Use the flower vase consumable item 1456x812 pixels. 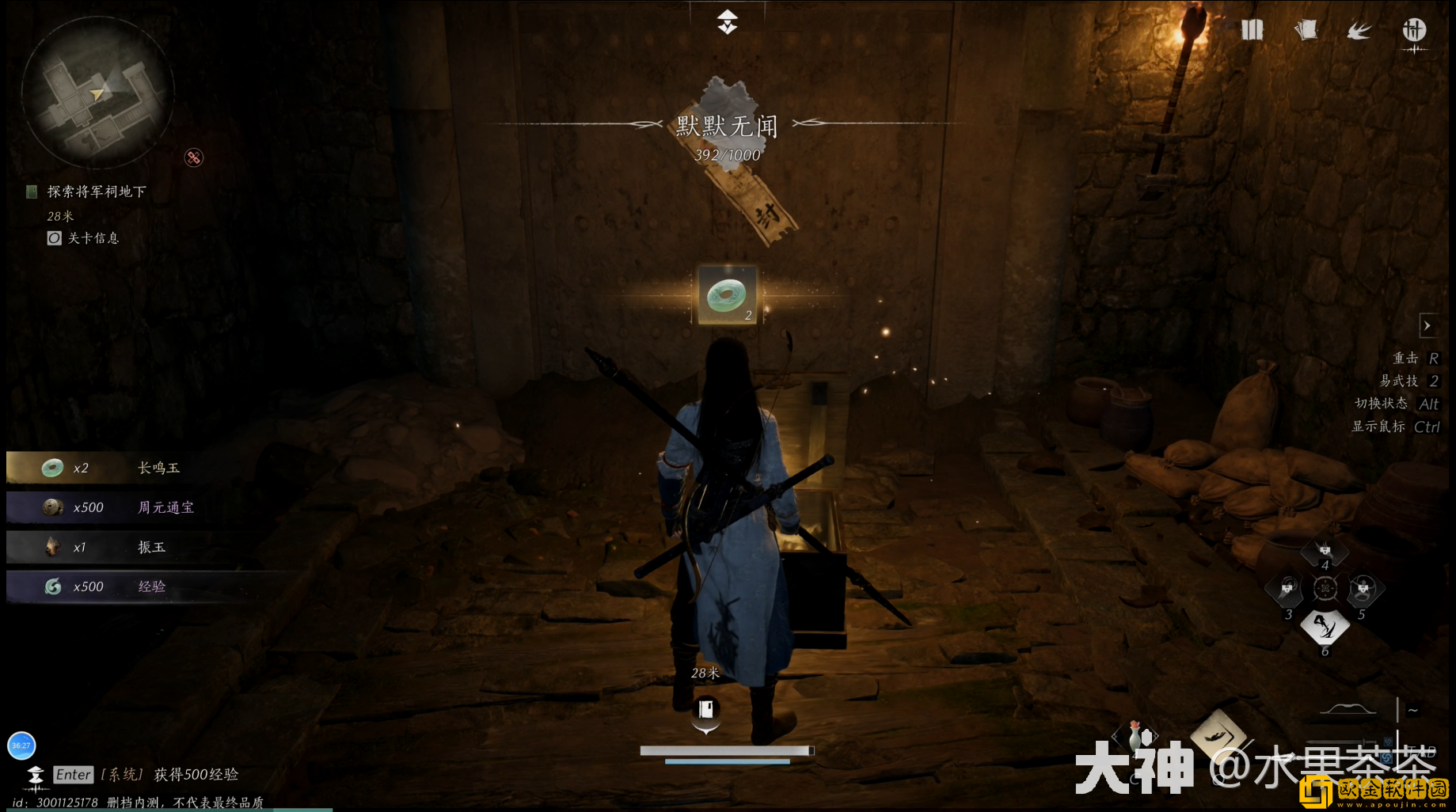tap(1135, 736)
